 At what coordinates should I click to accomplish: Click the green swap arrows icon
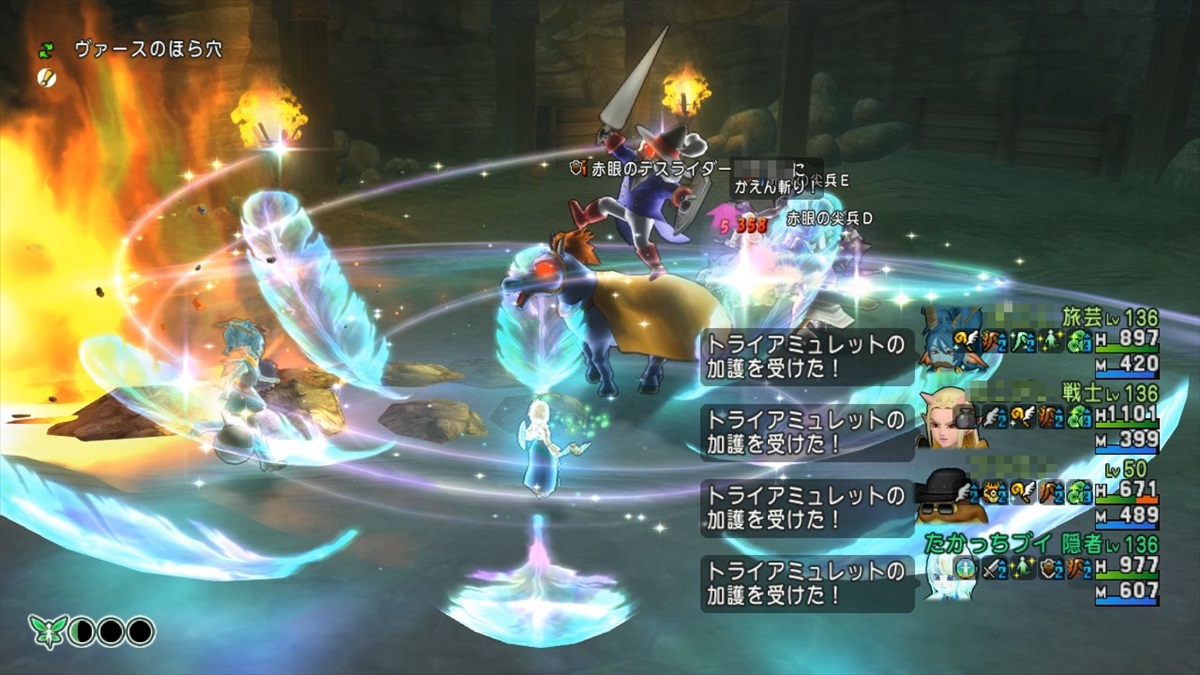click(x=46, y=49)
